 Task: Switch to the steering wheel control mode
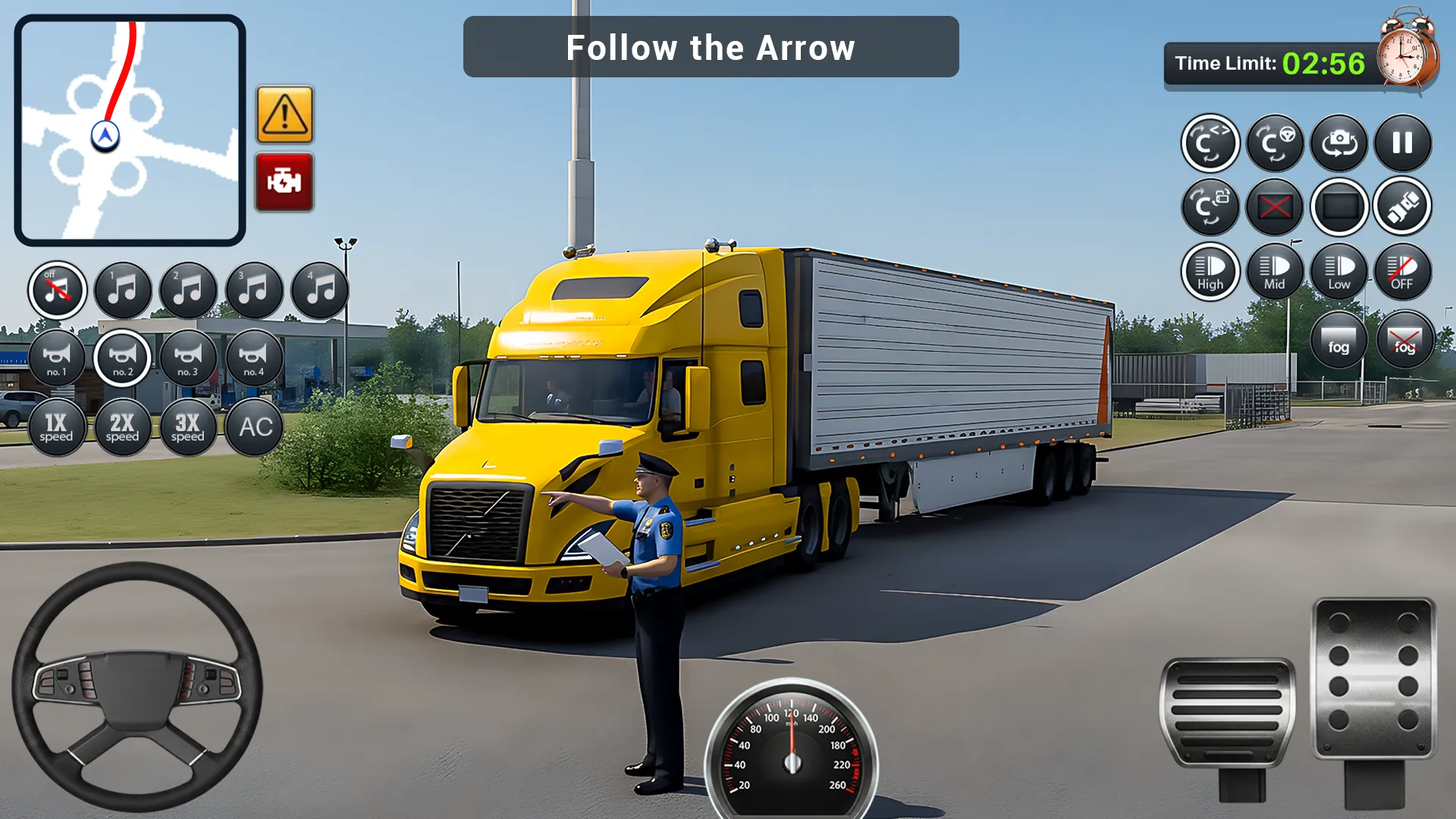coord(1275,143)
